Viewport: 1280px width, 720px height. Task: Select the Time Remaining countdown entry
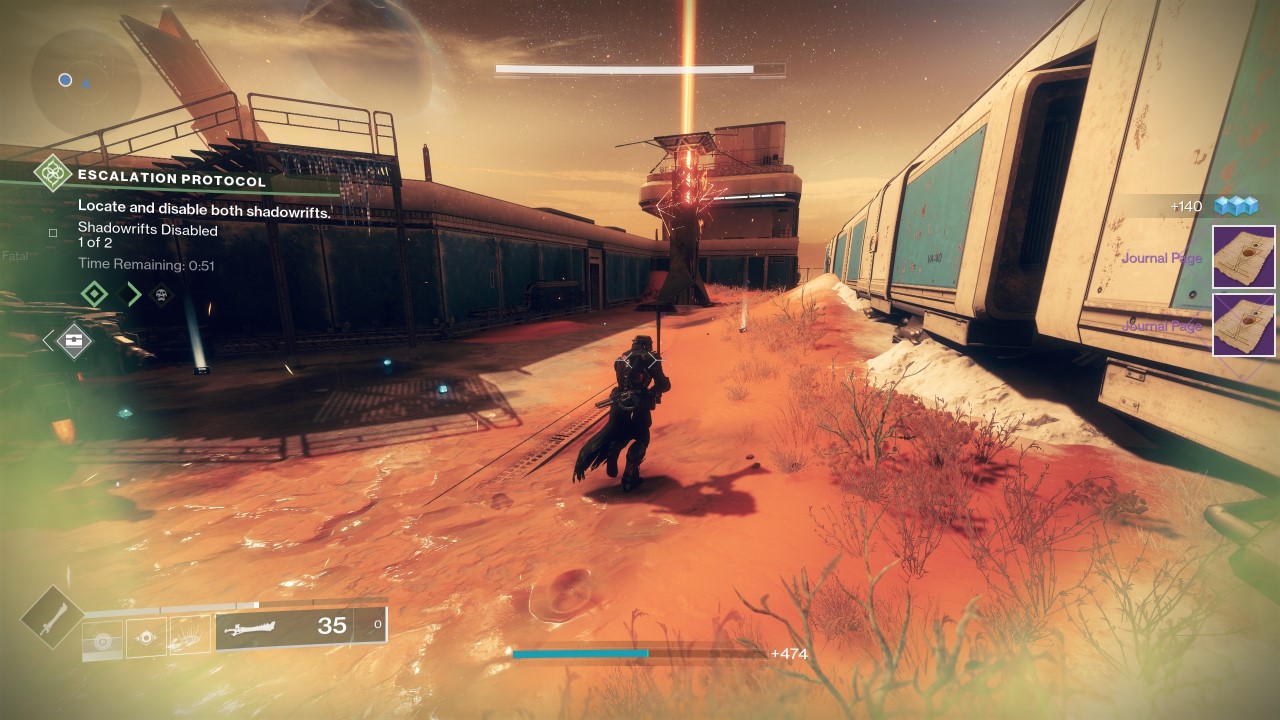[x=145, y=264]
